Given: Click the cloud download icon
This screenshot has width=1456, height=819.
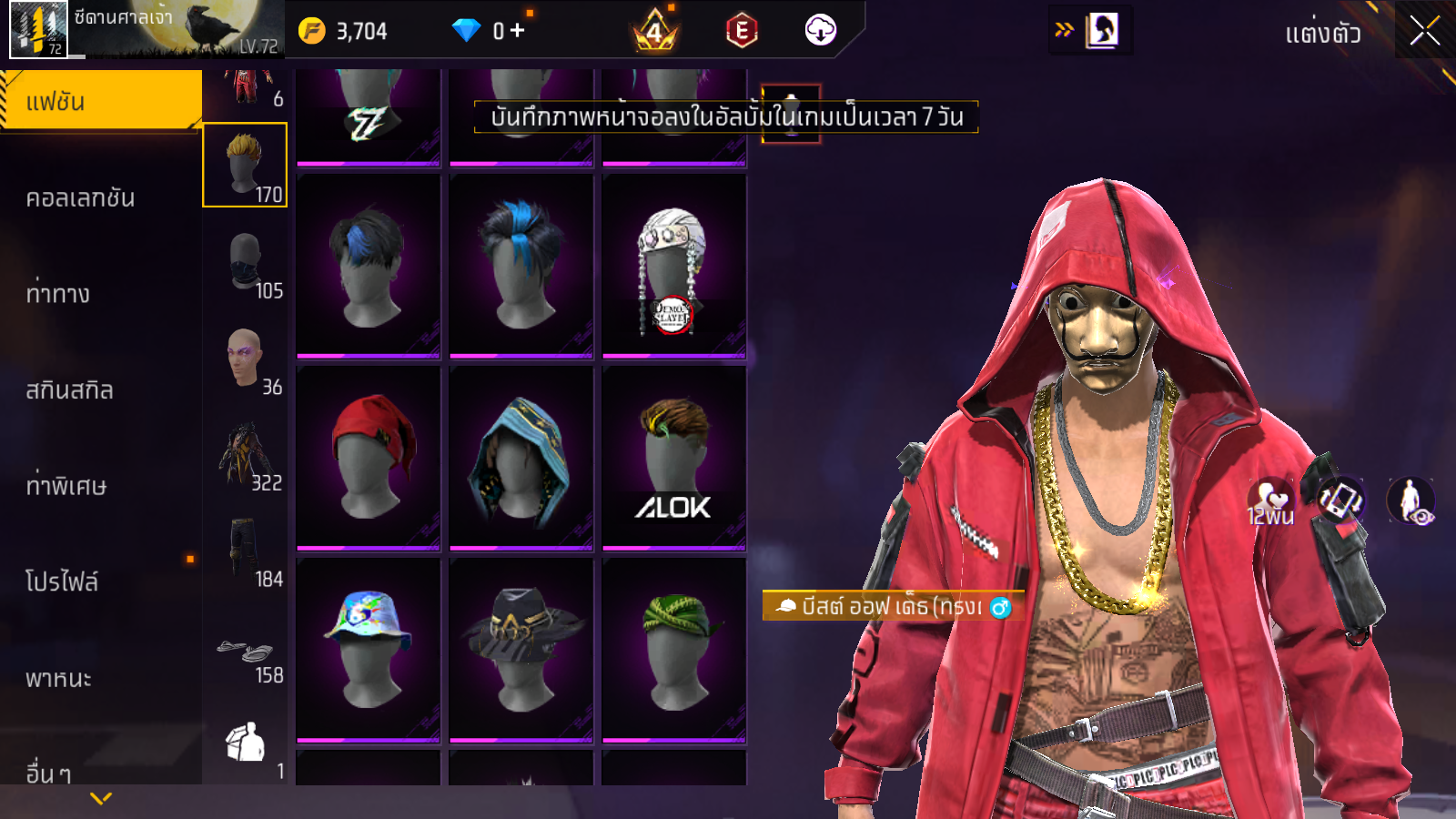Looking at the screenshot, I should coord(820,31).
